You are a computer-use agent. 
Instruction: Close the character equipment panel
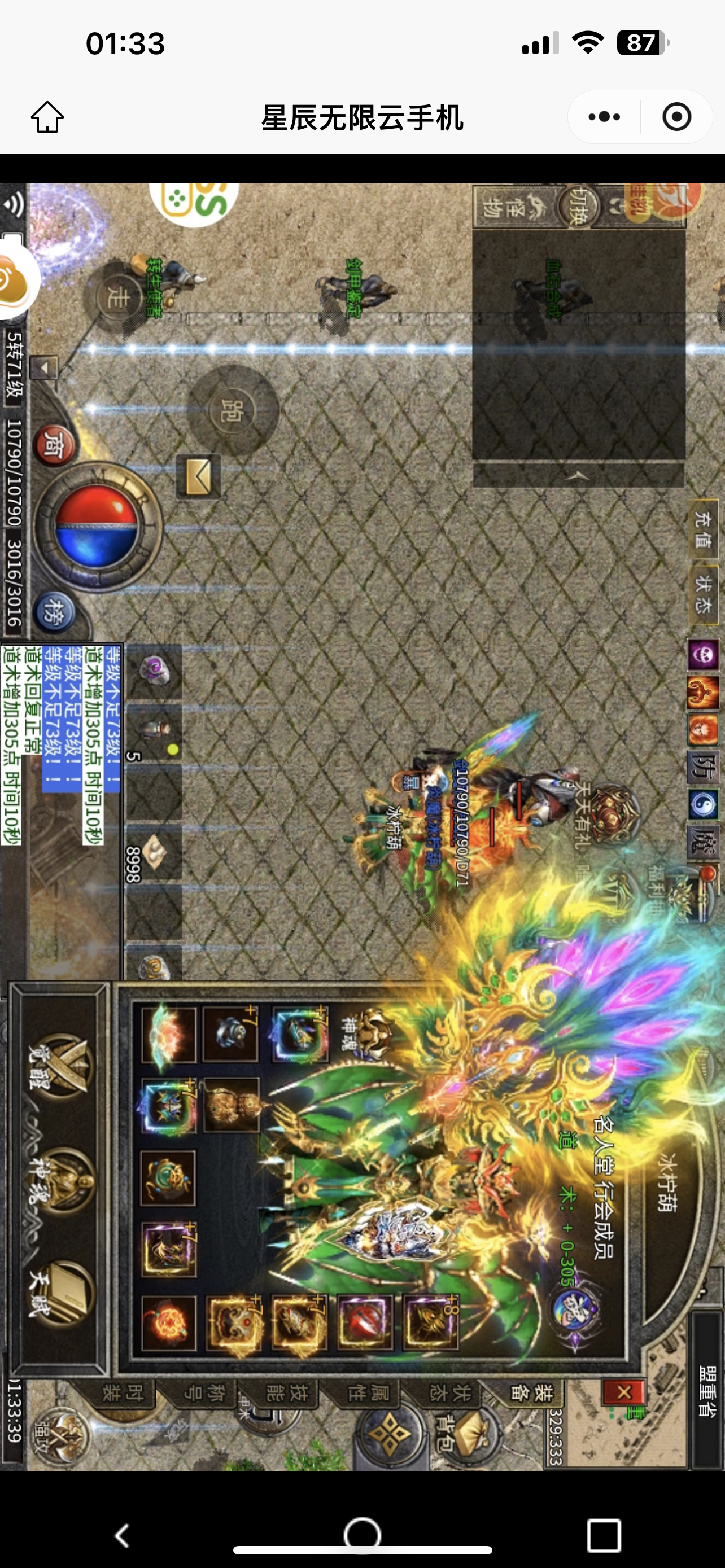[x=623, y=1391]
